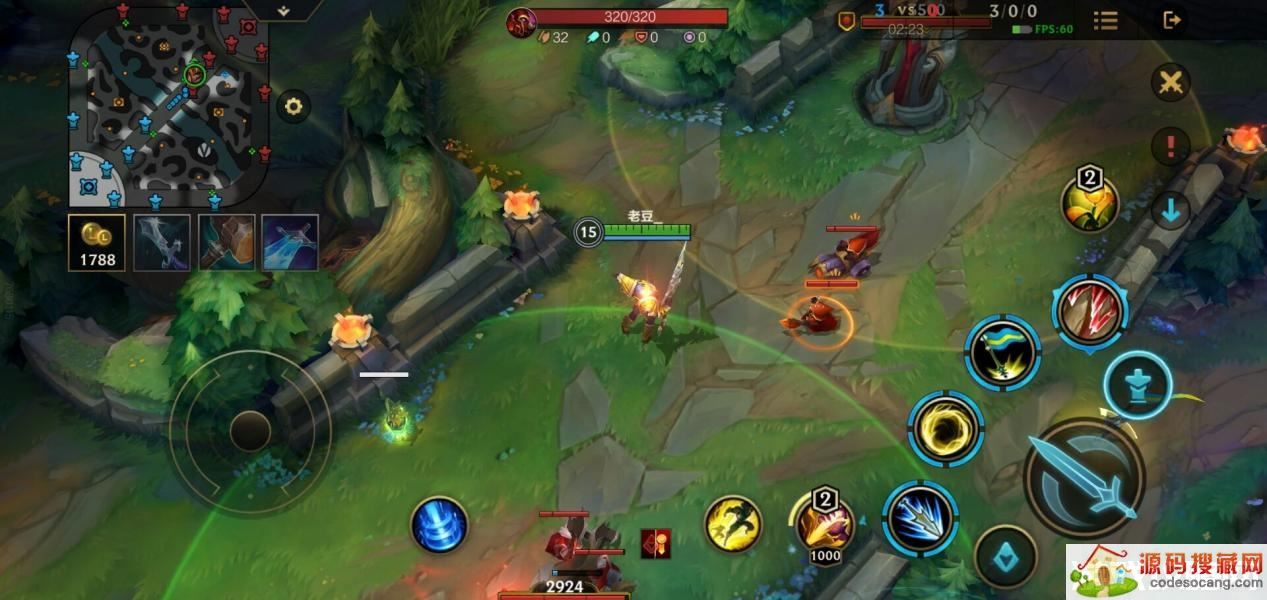The image size is (1267, 600).
Task: Activate the golden ring shield ability
Action: click(x=946, y=428)
